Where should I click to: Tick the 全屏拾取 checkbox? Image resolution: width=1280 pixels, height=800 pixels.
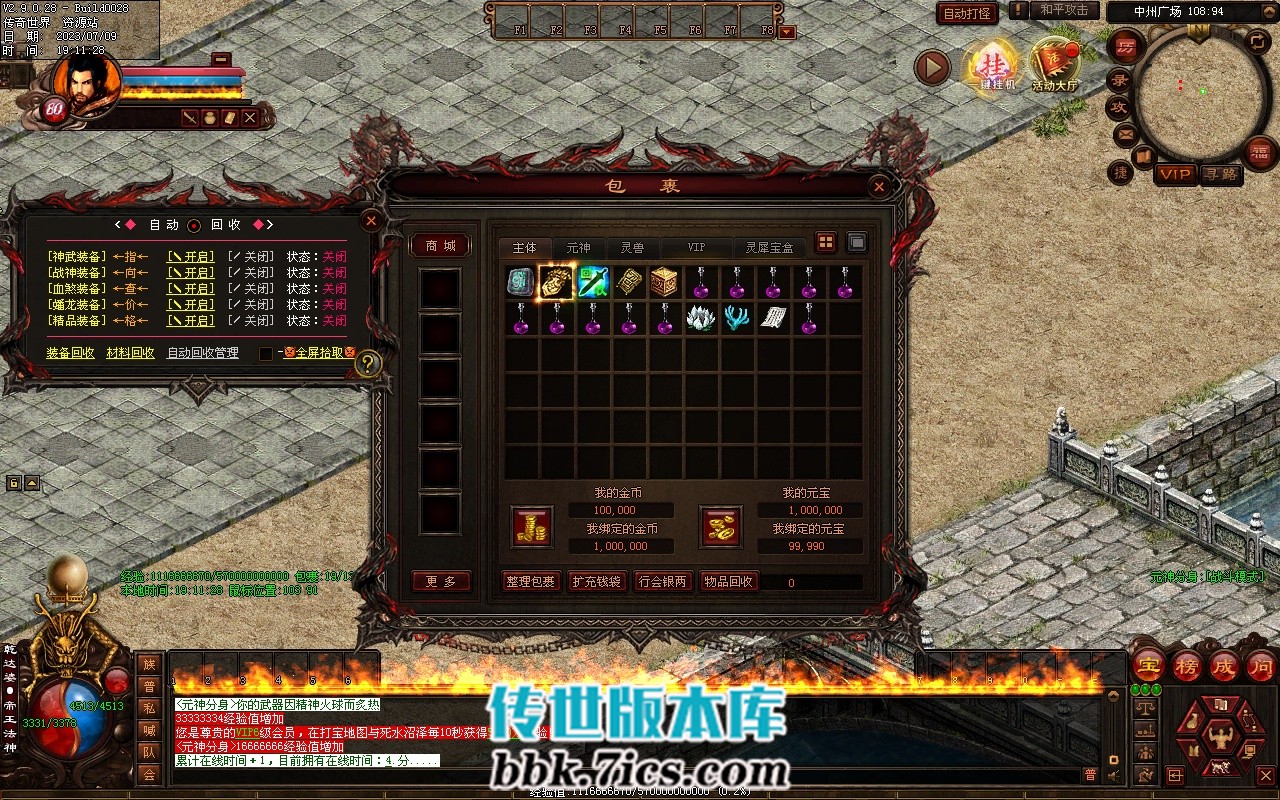266,353
